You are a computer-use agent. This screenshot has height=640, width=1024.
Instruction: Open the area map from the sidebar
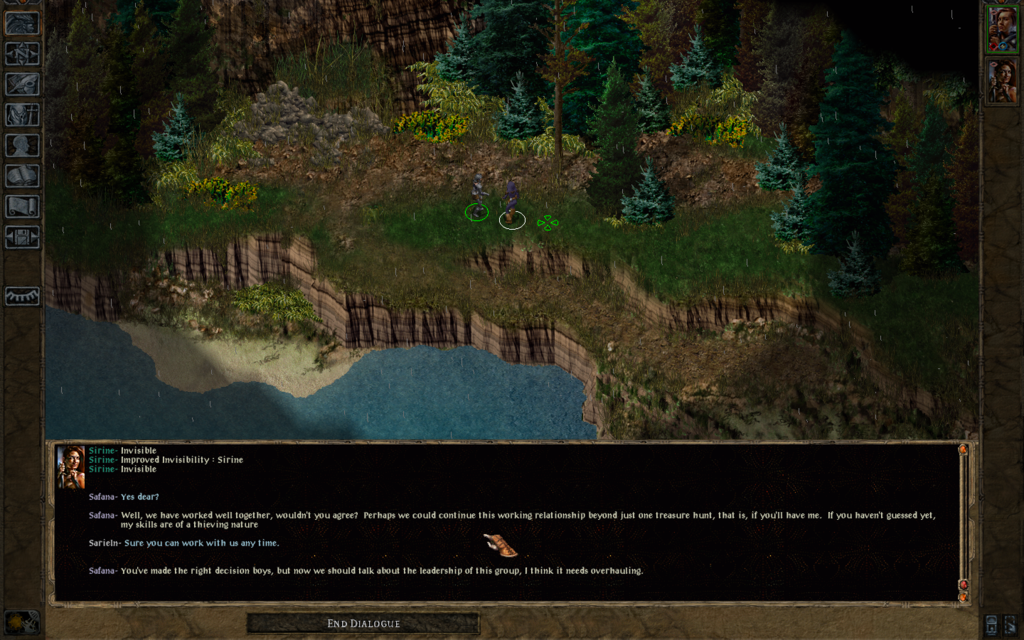pos(22,54)
